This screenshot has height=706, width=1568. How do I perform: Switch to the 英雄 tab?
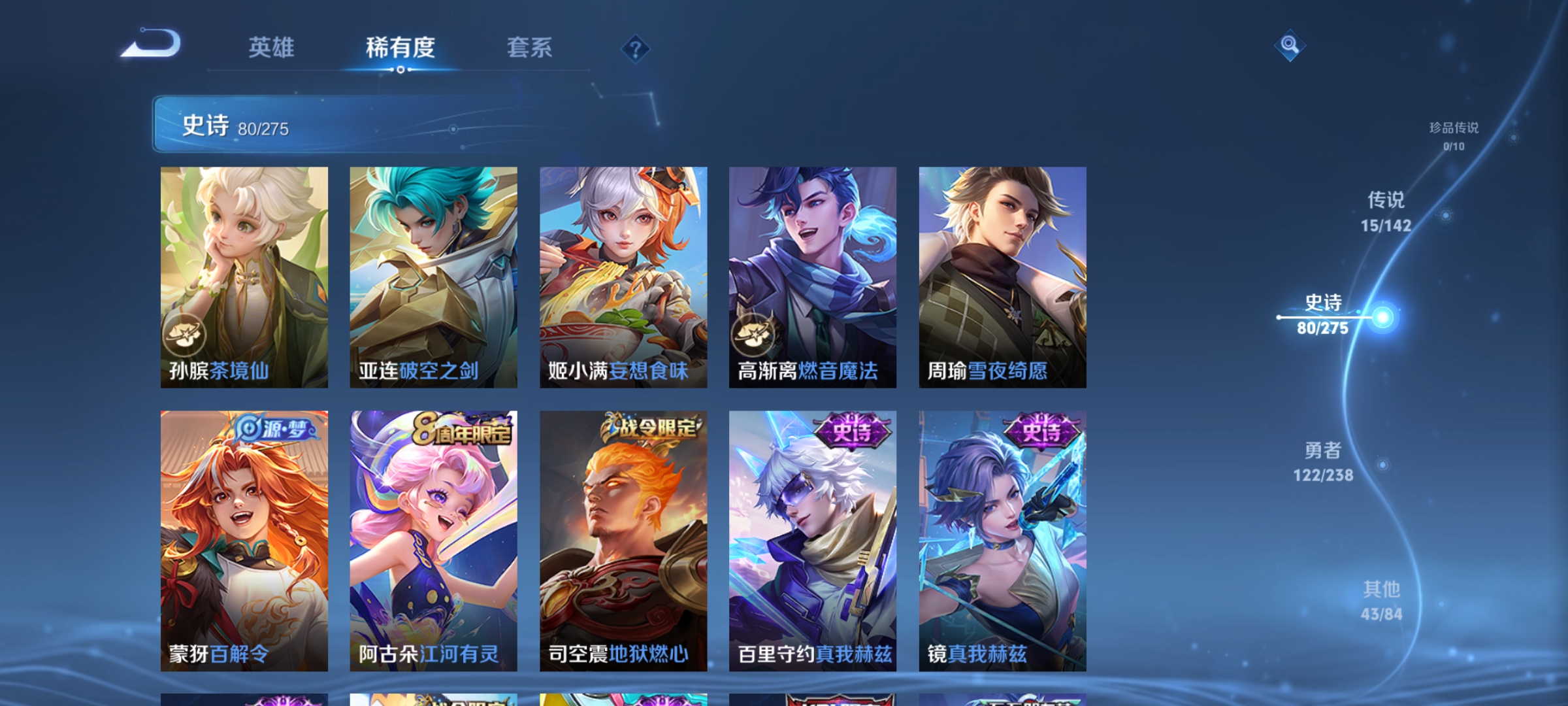coord(272,47)
